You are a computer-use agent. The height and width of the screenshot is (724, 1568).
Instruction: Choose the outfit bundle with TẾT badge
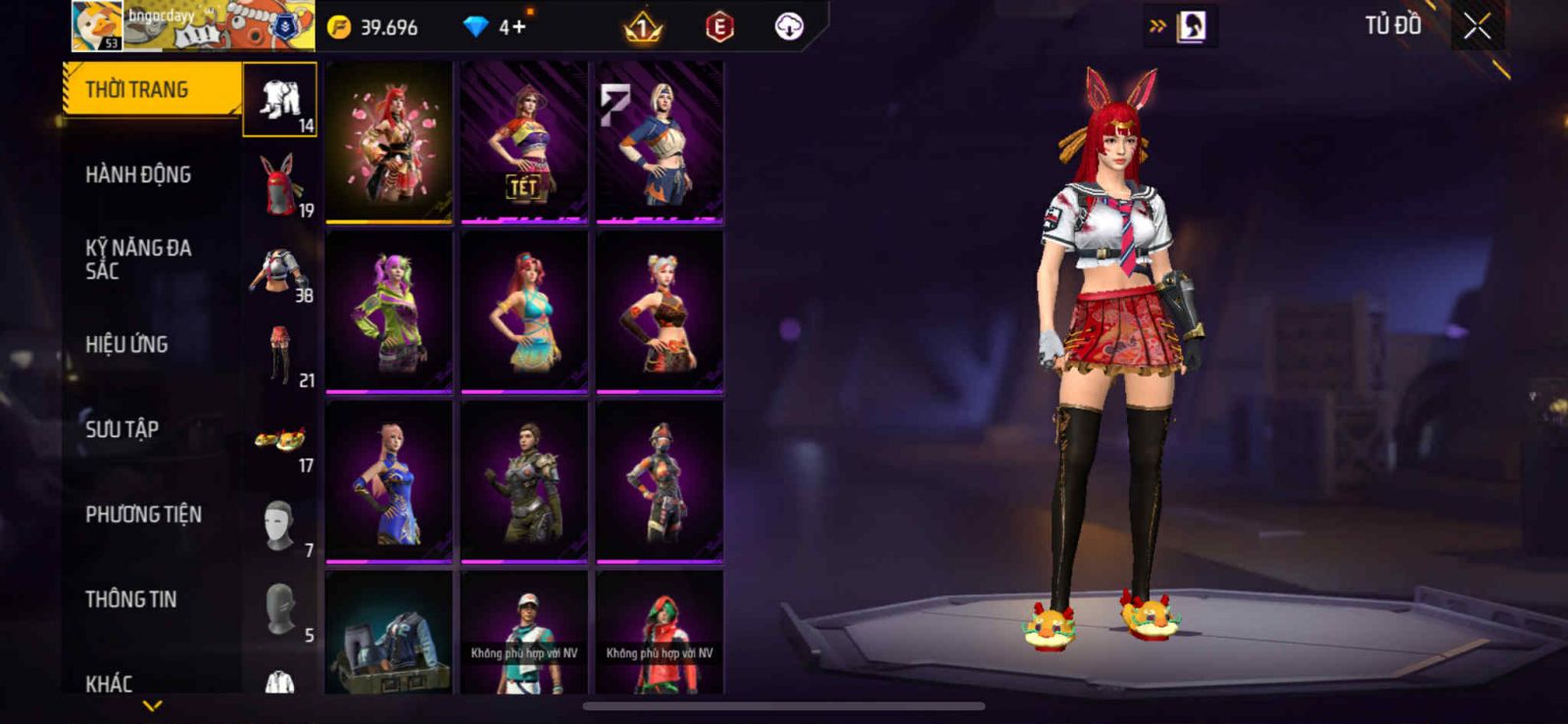(524, 142)
